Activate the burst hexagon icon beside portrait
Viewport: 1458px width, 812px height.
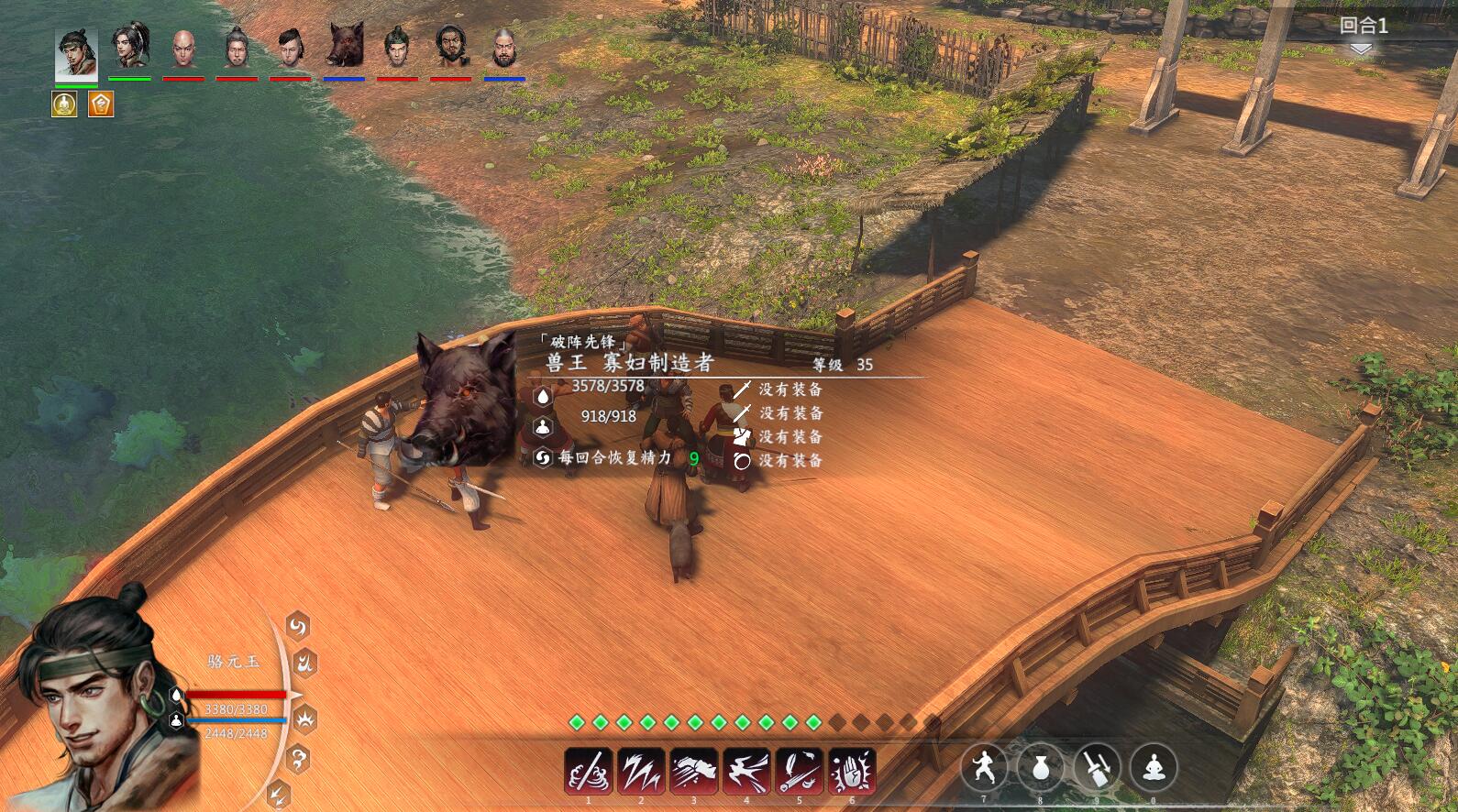(304, 719)
